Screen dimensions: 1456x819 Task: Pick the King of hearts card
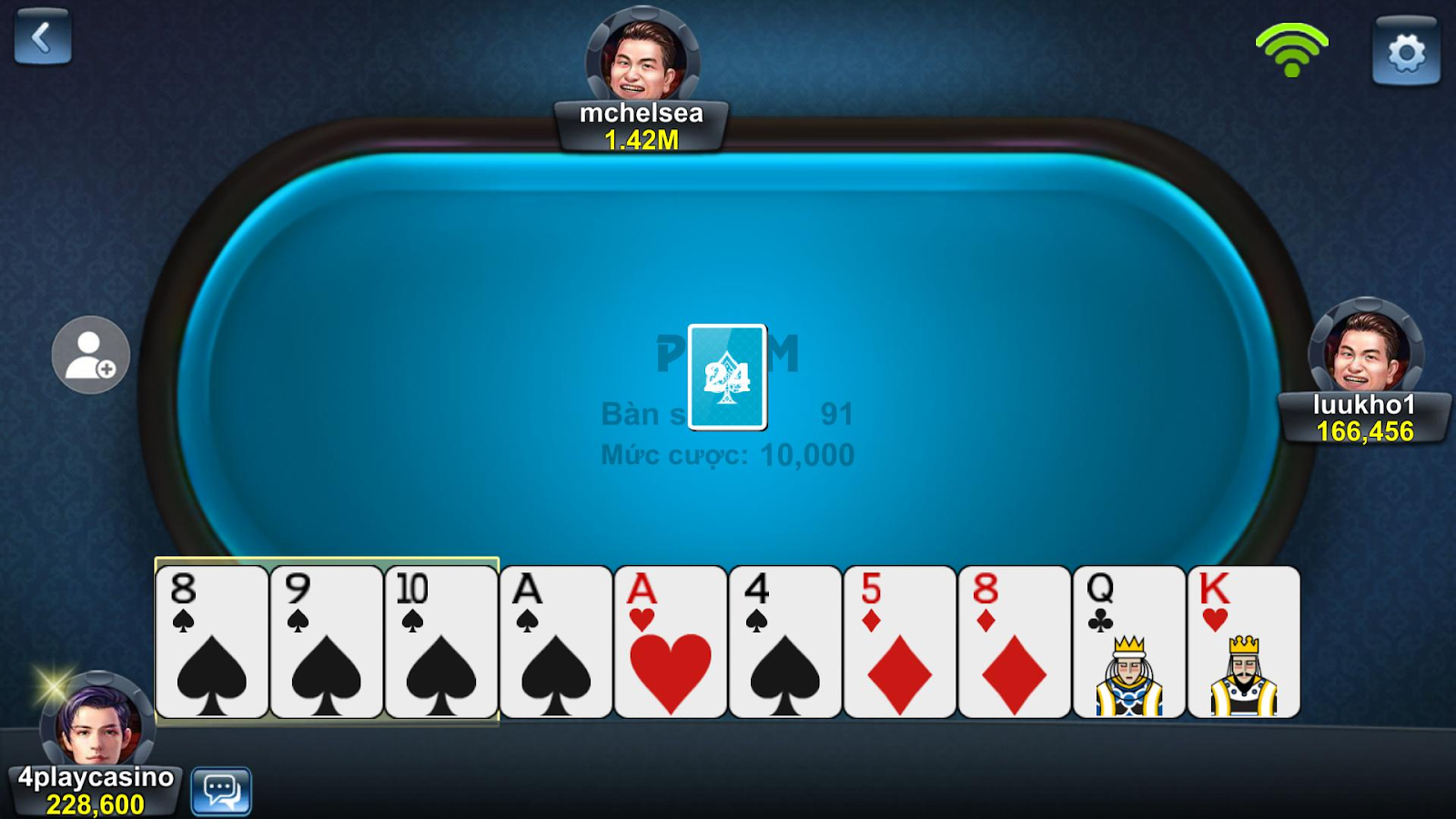(1244, 642)
